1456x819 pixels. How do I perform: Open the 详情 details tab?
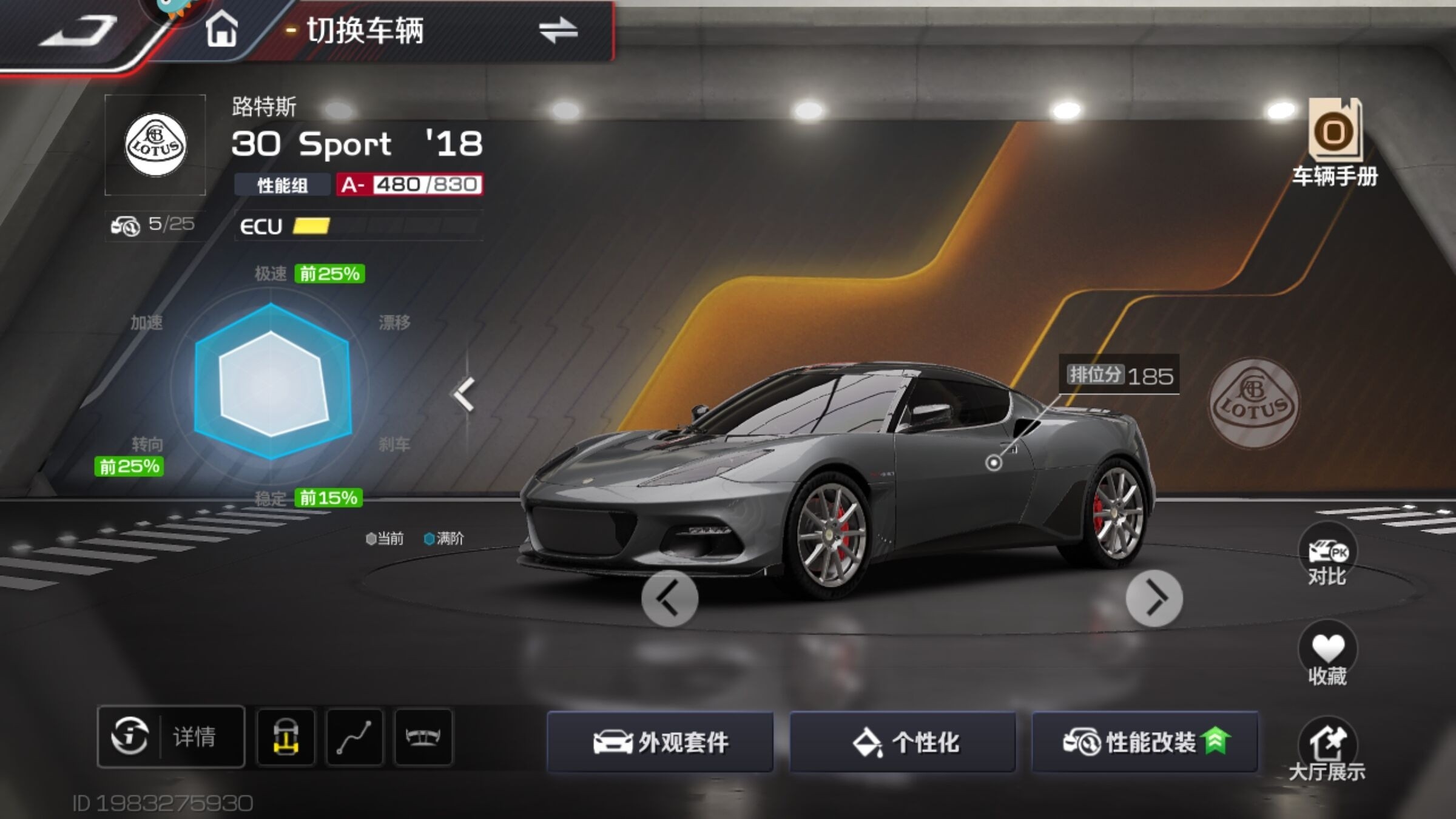(171, 736)
